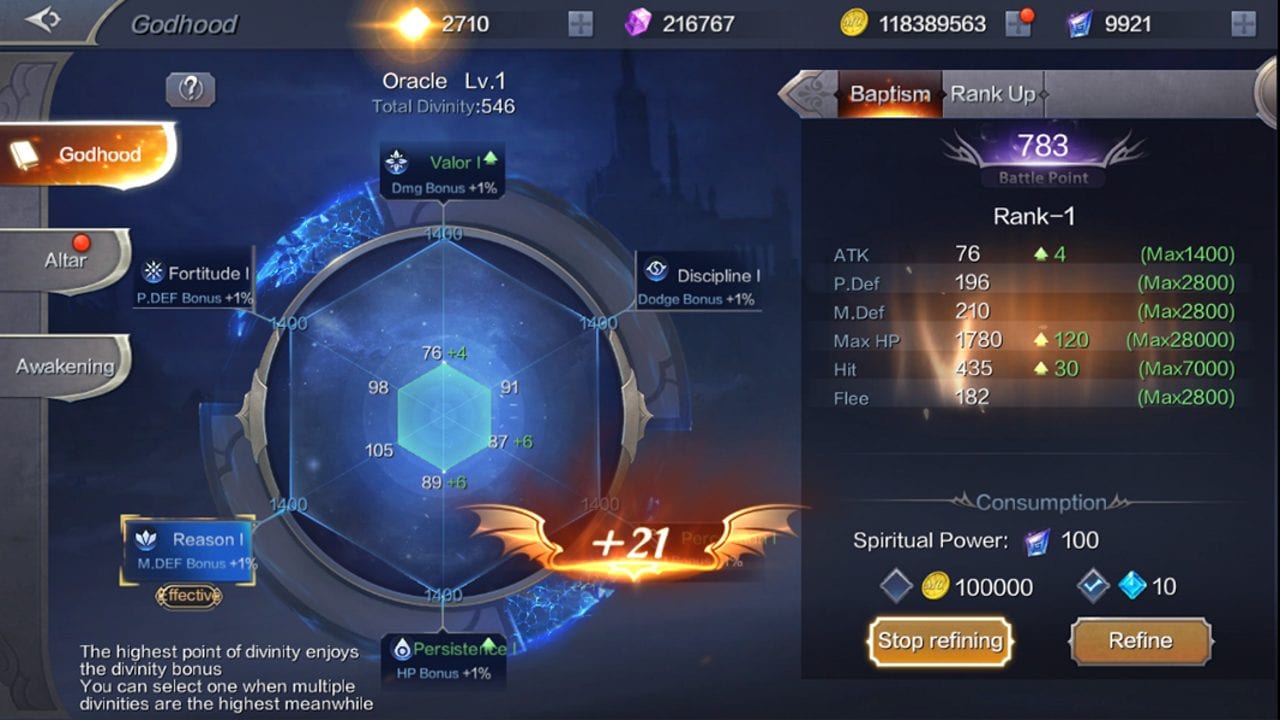
Task: Select the Discipline I divinity
Action: (x=700, y=284)
